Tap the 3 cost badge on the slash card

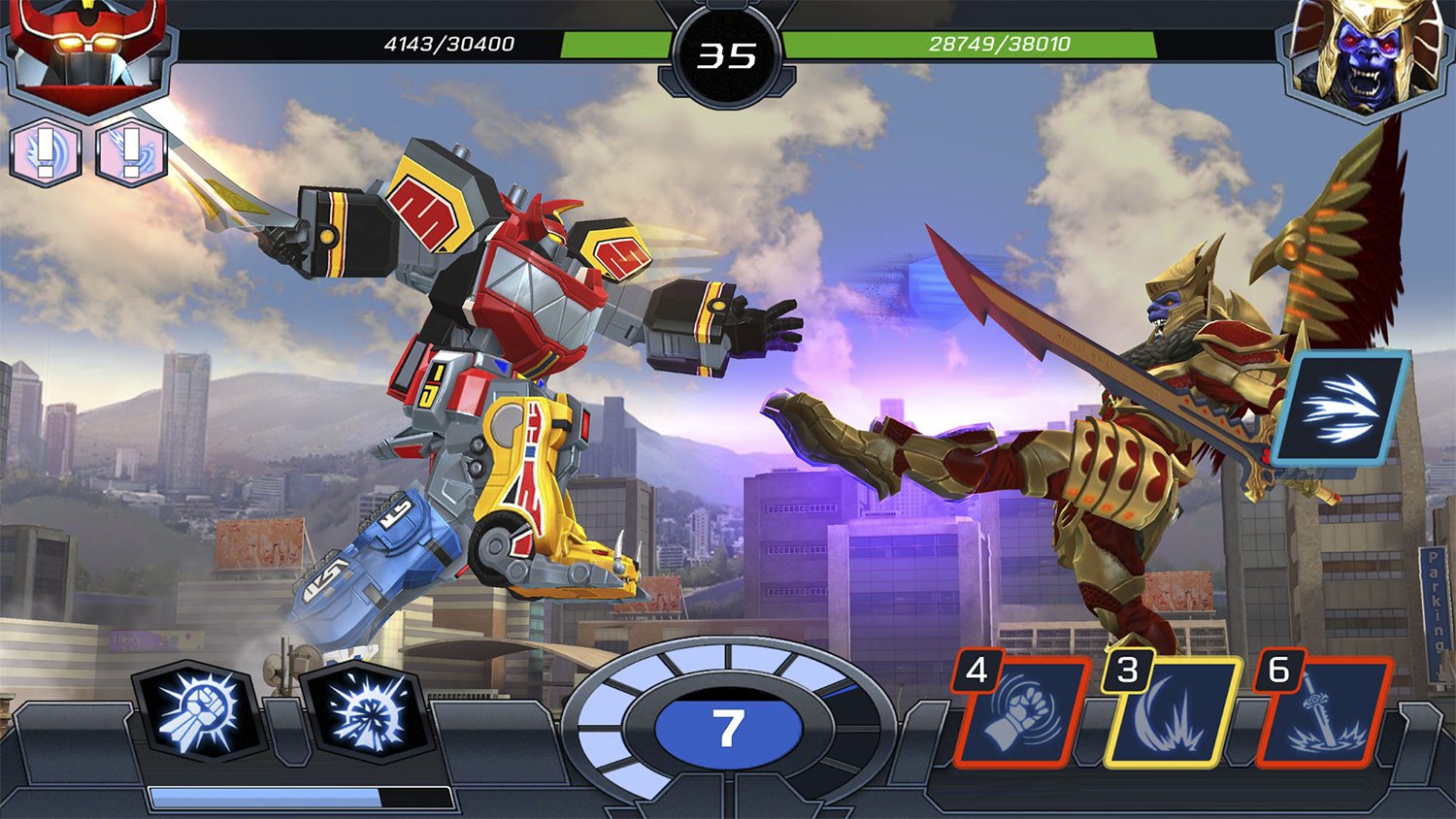point(1129,671)
